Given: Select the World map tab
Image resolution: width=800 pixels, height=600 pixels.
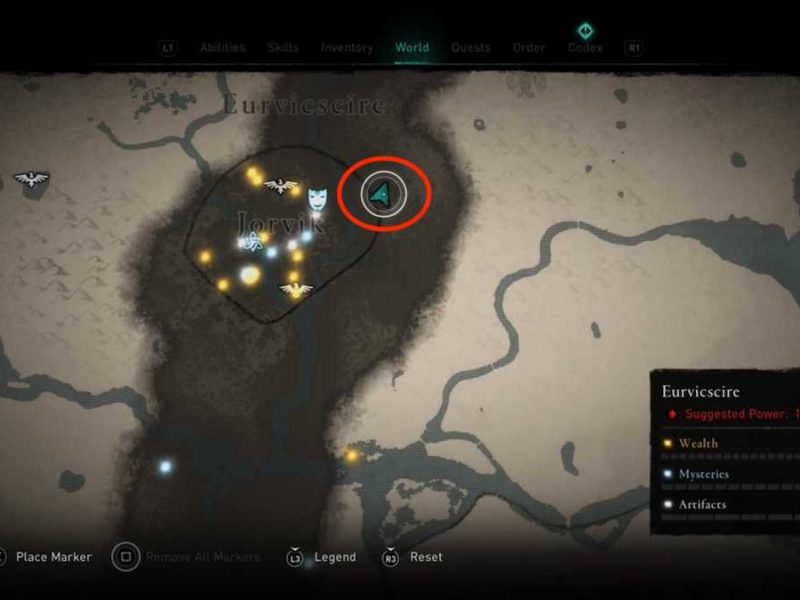Looking at the screenshot, I should (412, 47).
